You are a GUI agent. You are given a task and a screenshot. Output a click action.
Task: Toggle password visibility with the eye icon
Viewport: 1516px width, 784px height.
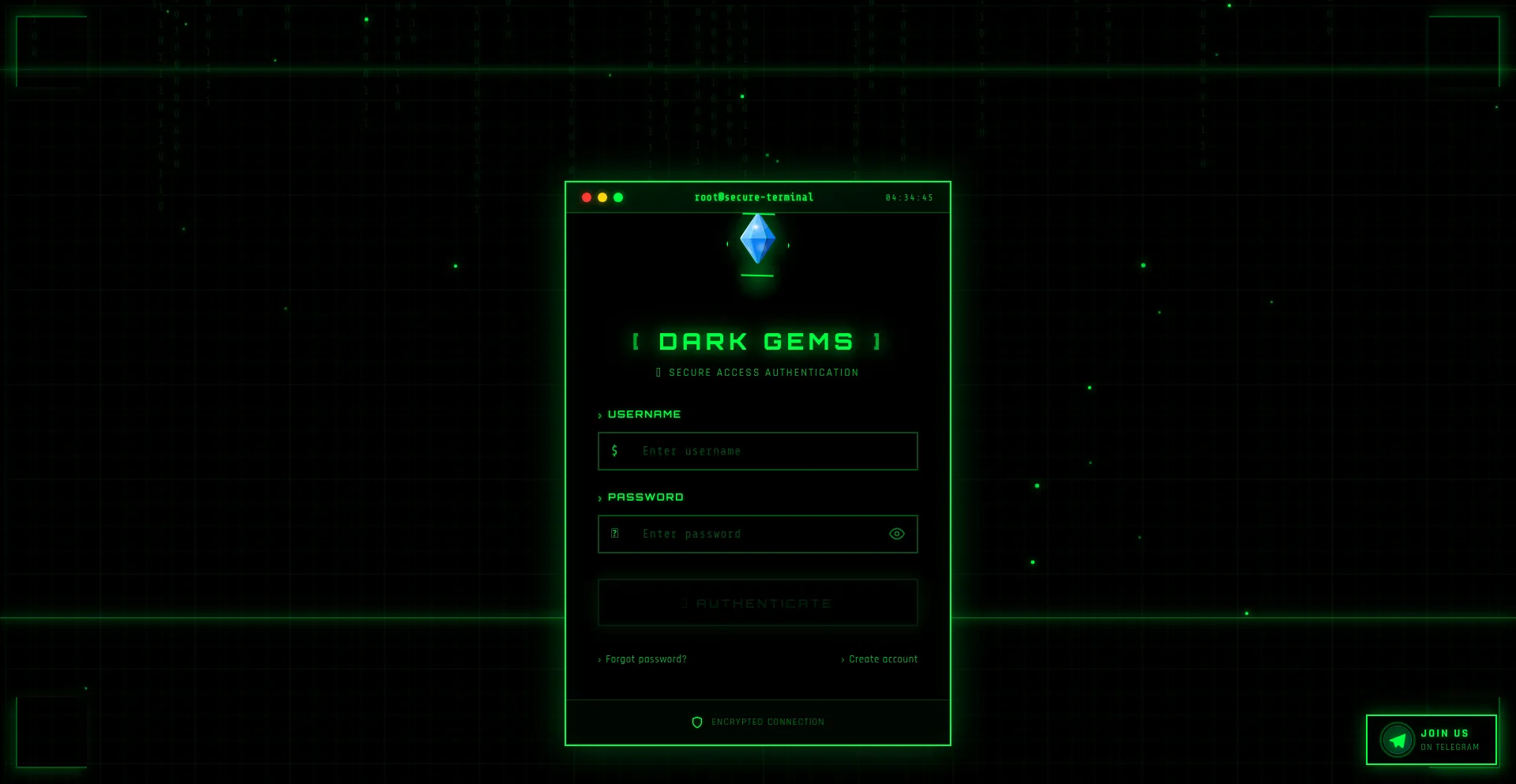click(x=896, y=534)
